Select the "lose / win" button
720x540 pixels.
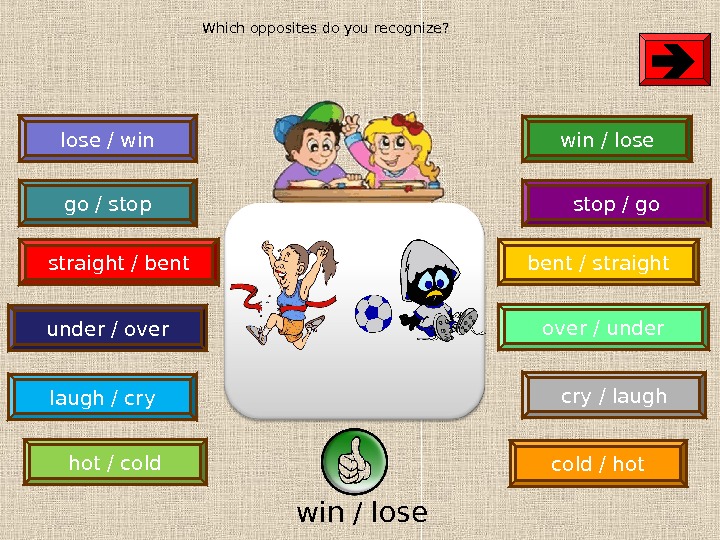[108, 139]
